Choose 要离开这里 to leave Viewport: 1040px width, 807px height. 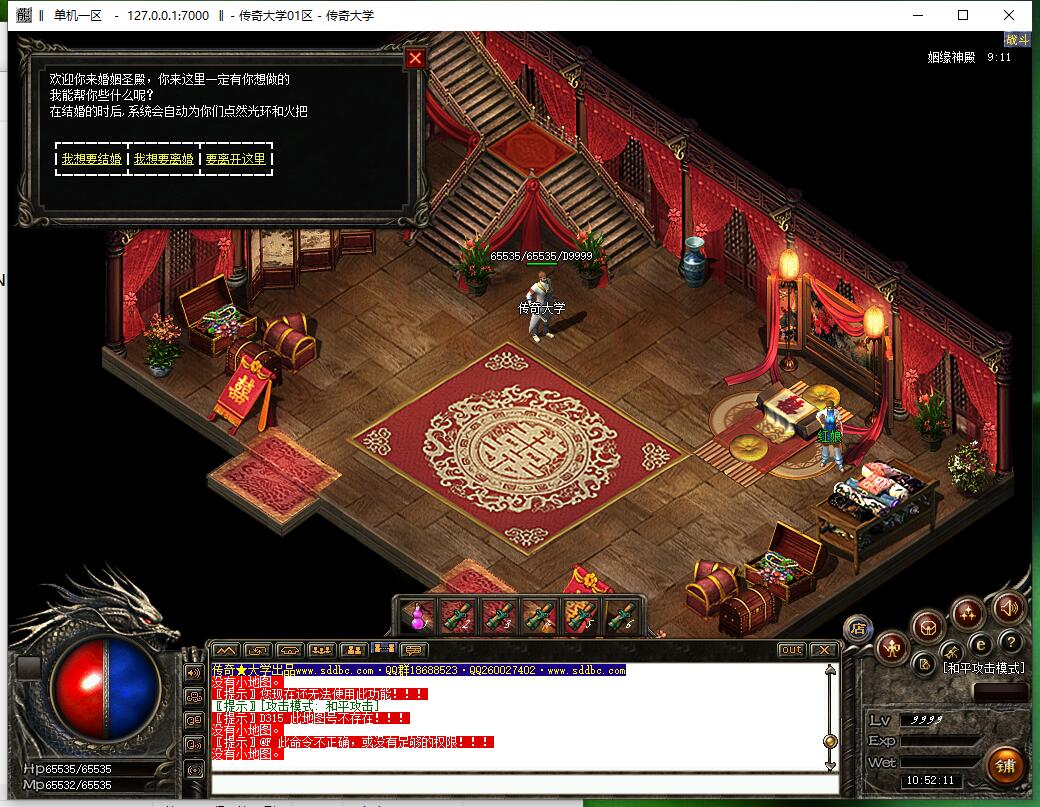point(236,159)
